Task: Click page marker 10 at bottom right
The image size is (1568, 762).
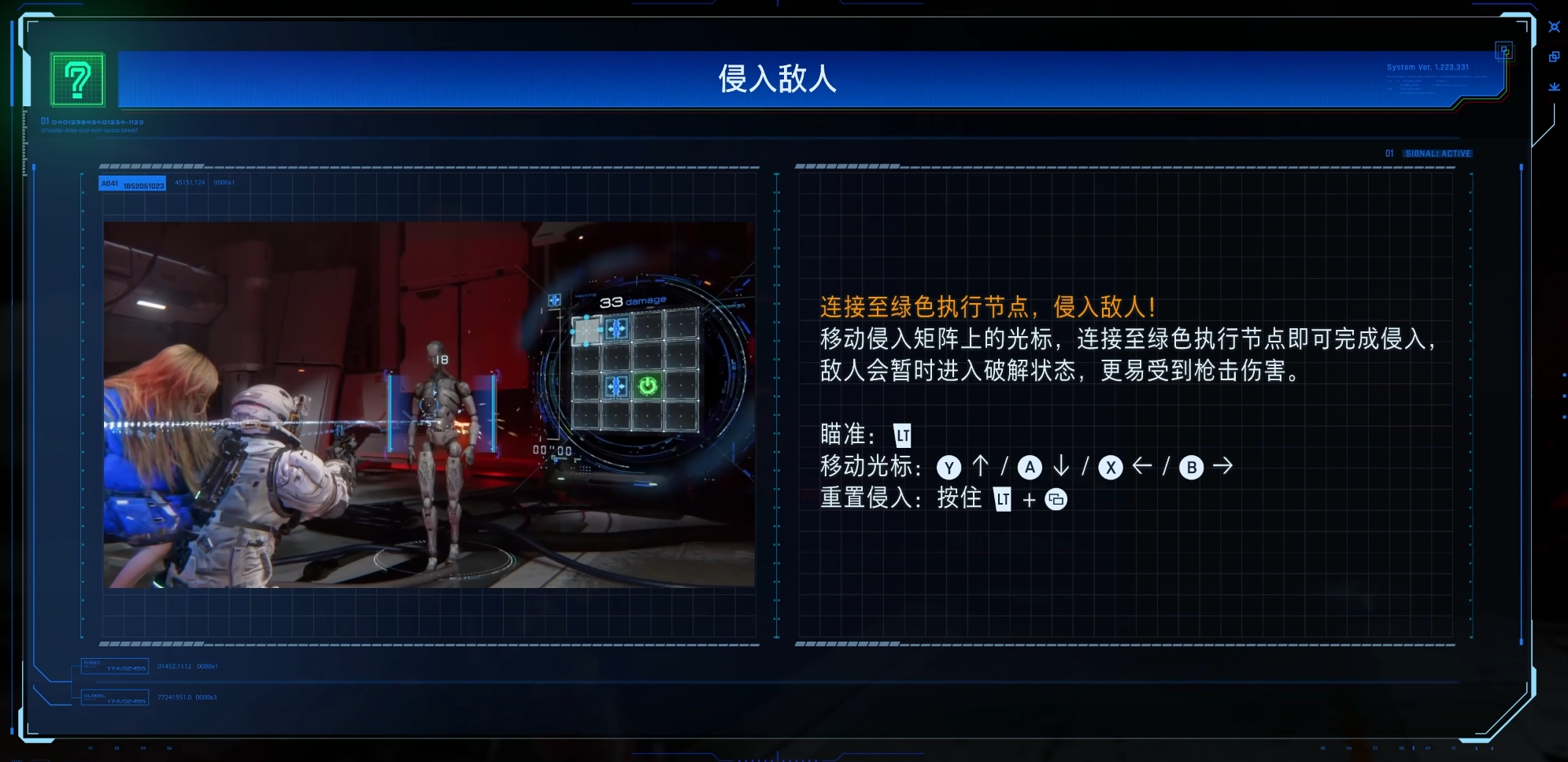Action: 1453,748
